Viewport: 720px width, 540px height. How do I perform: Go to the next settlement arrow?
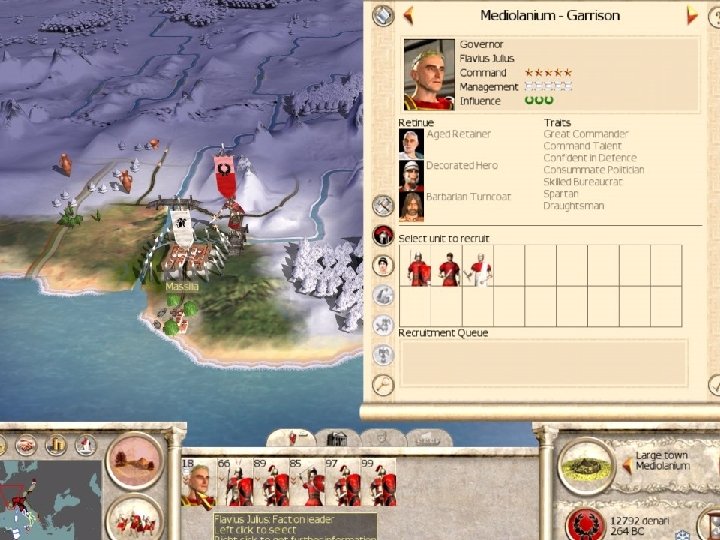click(690, 15)
